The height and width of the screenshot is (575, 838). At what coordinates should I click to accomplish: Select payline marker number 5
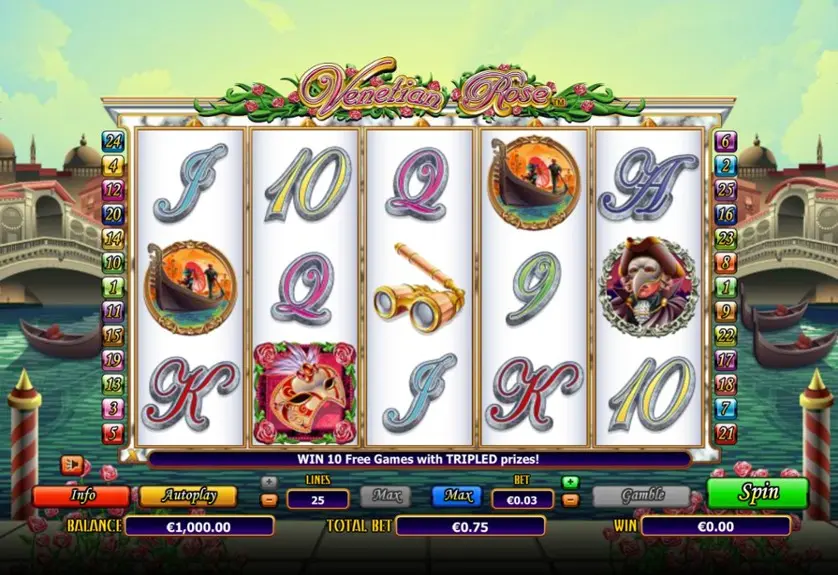point(113,433)
